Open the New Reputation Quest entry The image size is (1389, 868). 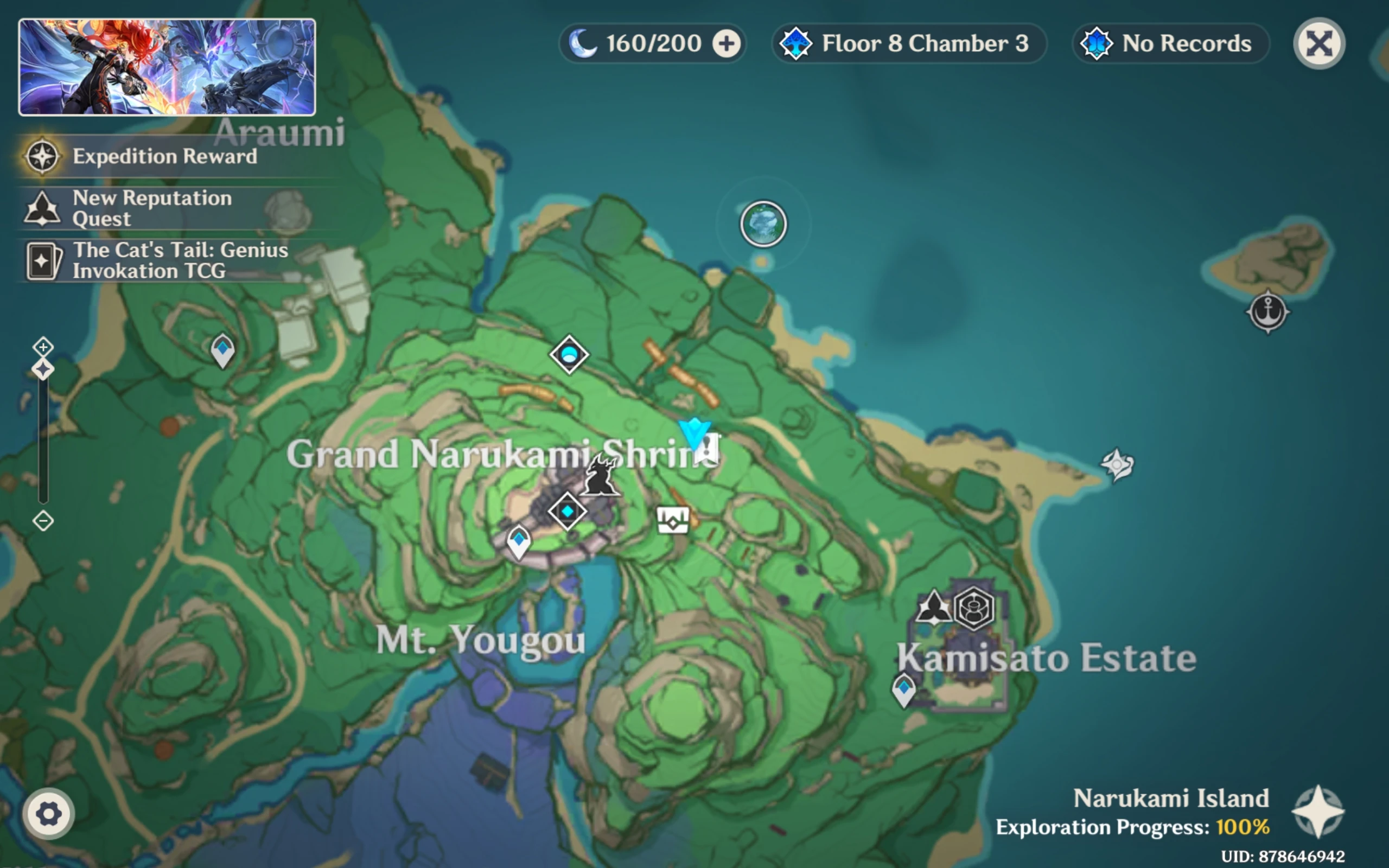pos(152,208)
